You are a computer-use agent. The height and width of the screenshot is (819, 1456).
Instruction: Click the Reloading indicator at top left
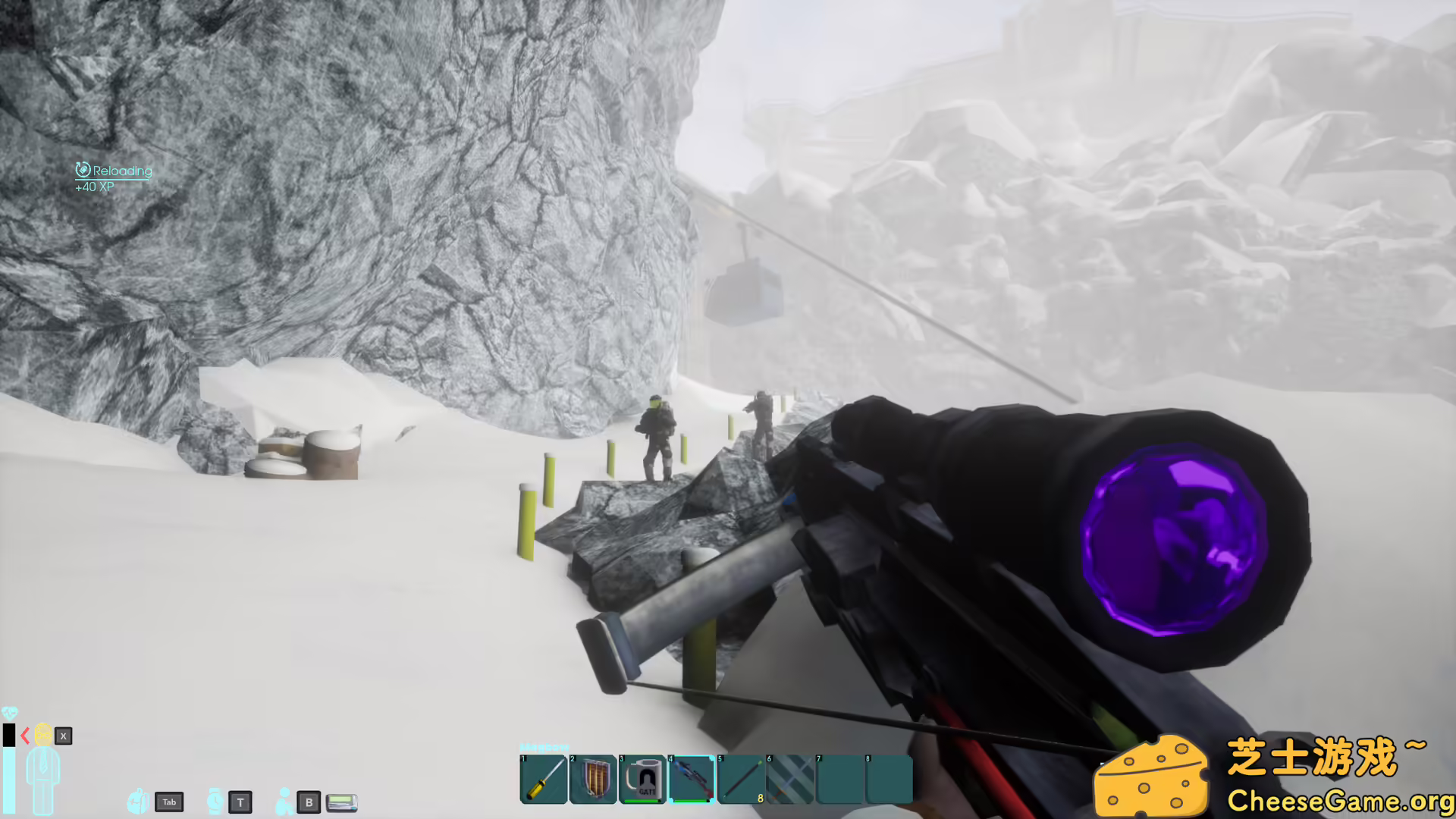(x=114, y=171)
